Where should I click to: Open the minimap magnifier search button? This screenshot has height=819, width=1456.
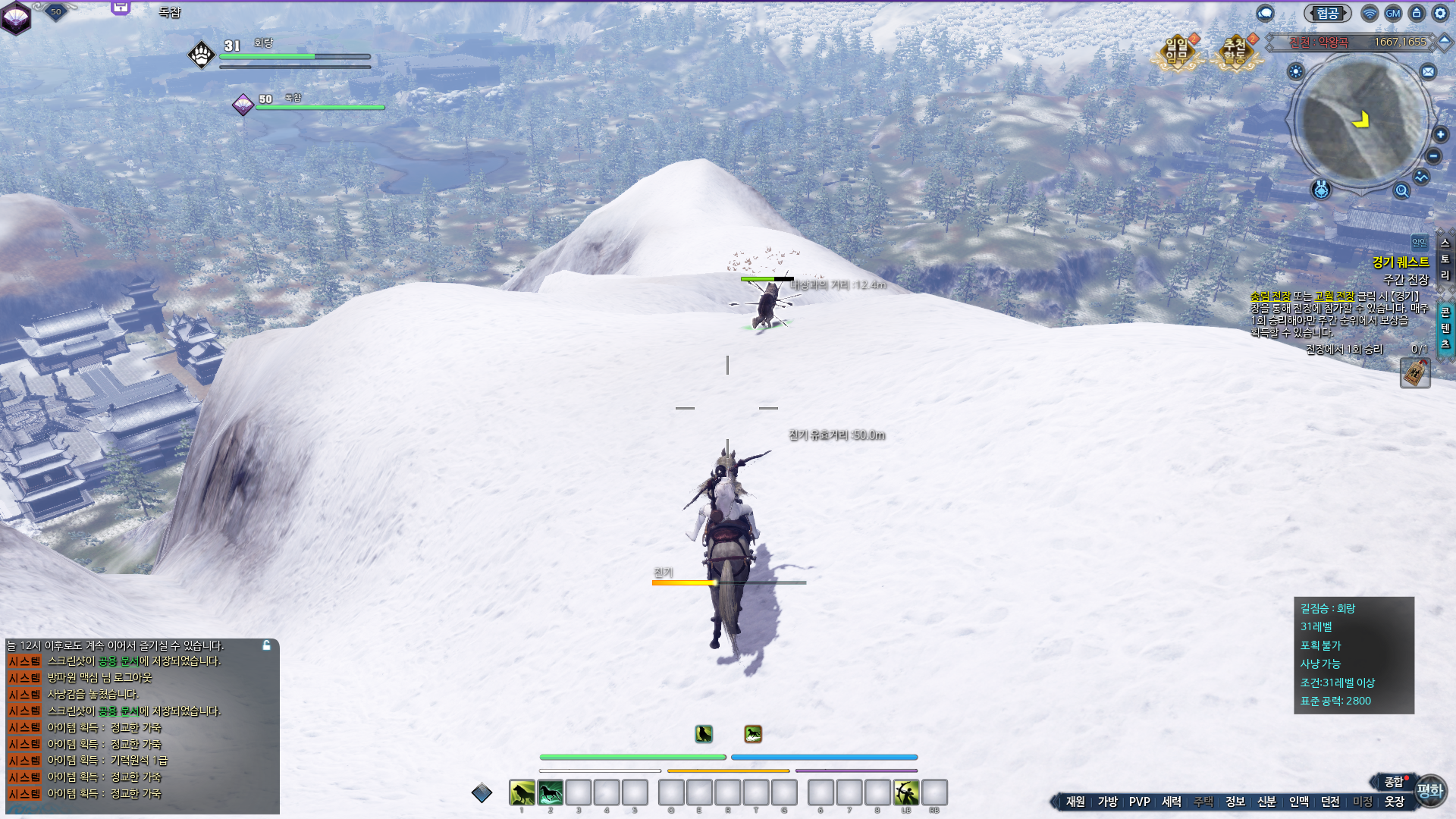[x=1401, y=191]
